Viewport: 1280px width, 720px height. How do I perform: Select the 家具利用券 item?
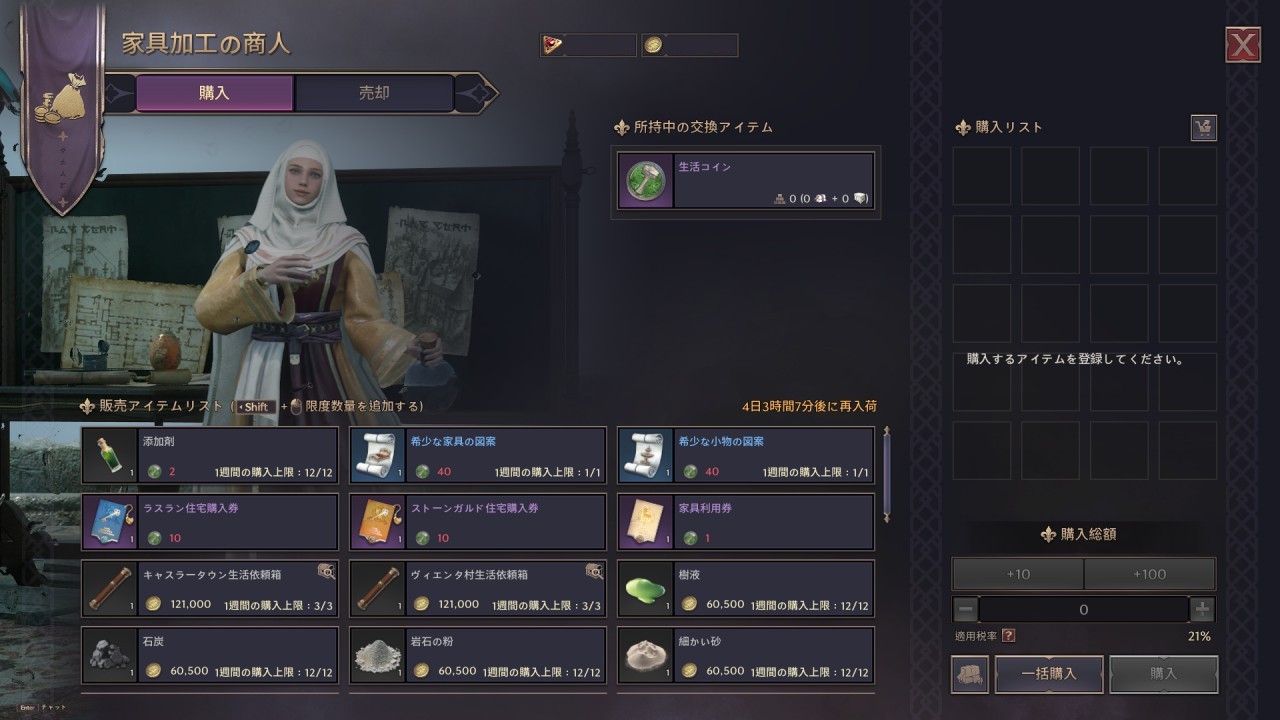click(746, 522)
